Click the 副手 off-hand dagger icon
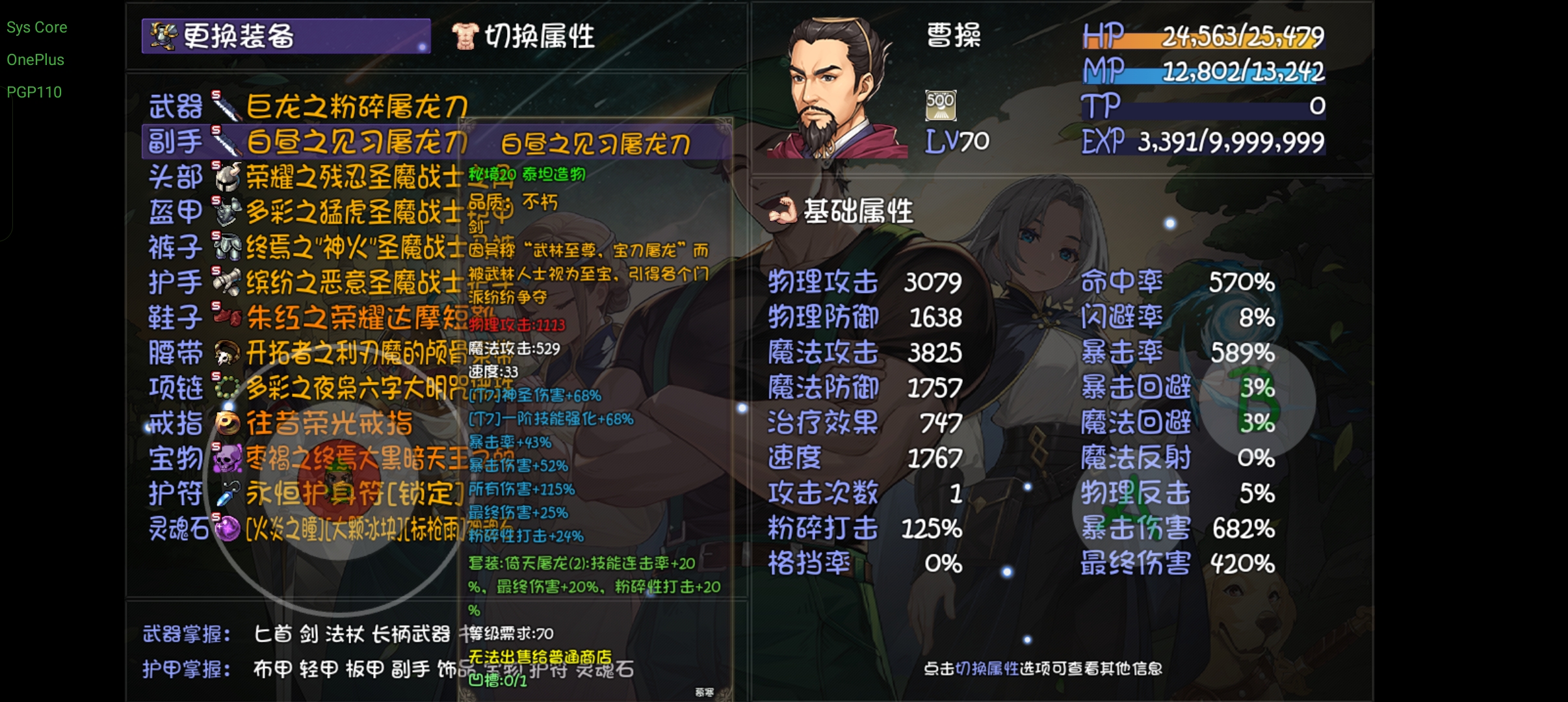 point(226,140)
